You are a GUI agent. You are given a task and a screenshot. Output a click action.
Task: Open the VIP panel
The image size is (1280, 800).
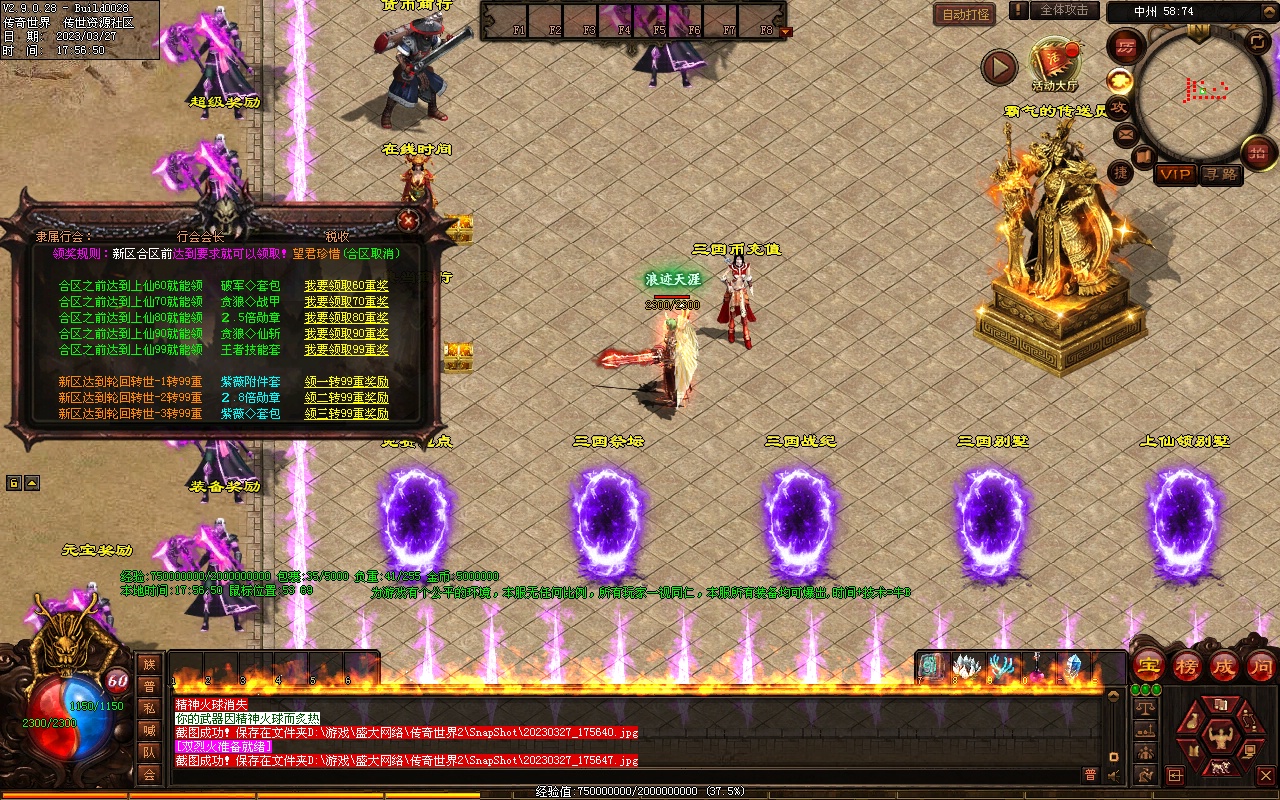click(x=1175, y=174)
